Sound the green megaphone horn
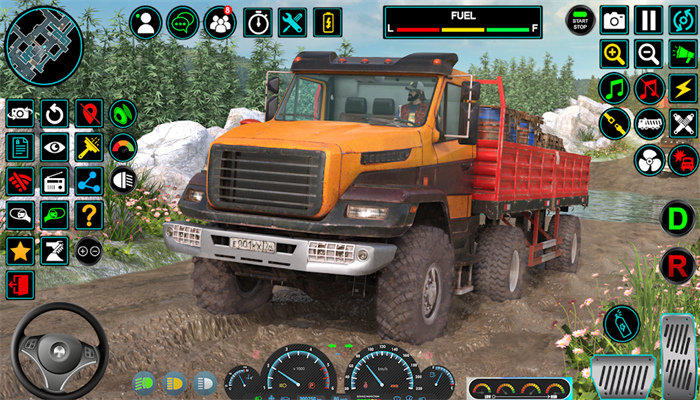 click(684, 54)
